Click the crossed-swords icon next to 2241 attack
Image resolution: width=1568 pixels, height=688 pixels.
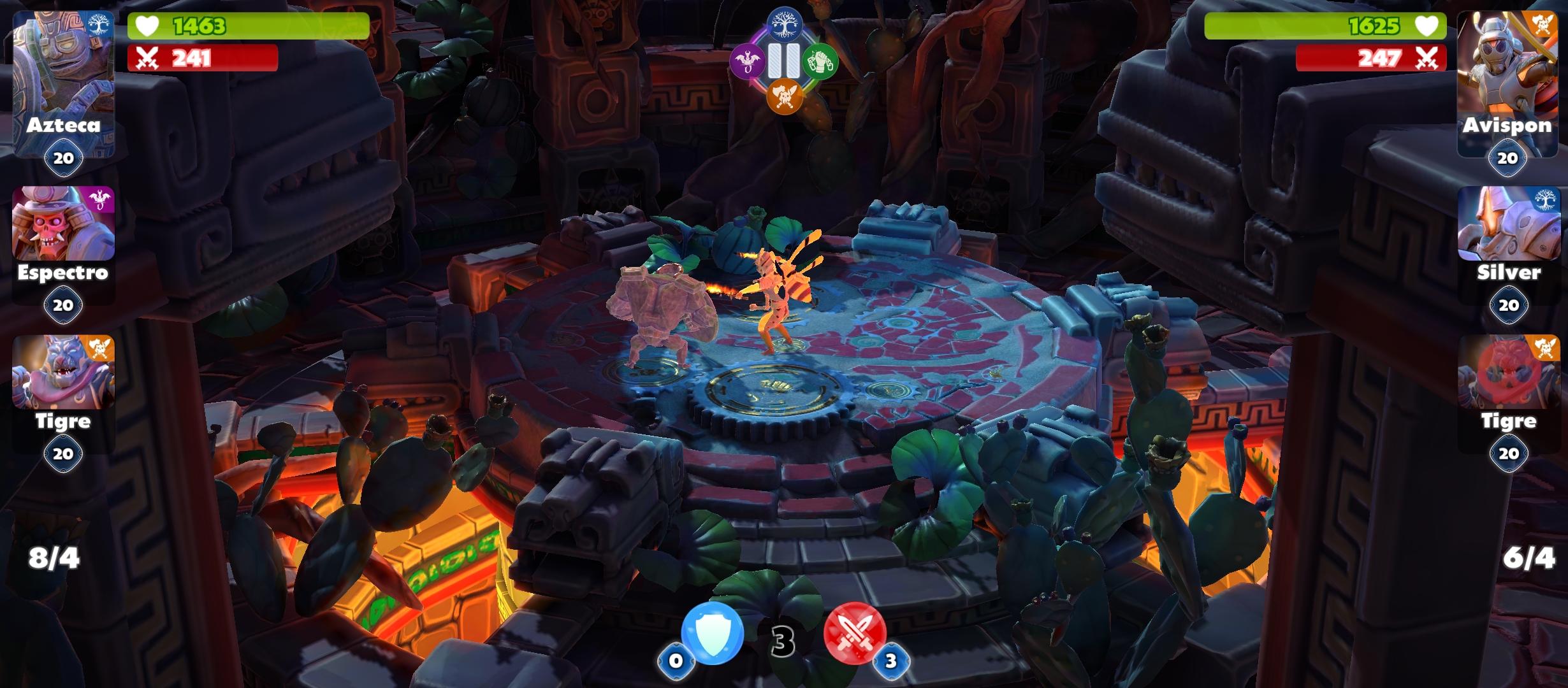(147, 58)
